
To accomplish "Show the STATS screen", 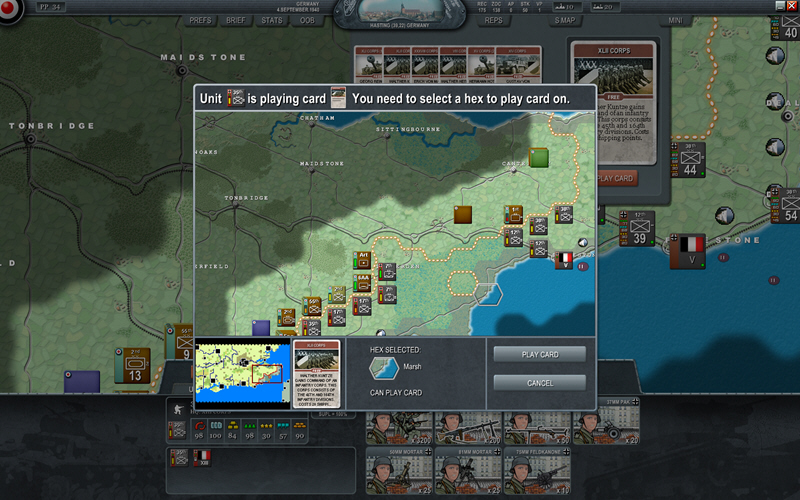I will pos(272,20).
